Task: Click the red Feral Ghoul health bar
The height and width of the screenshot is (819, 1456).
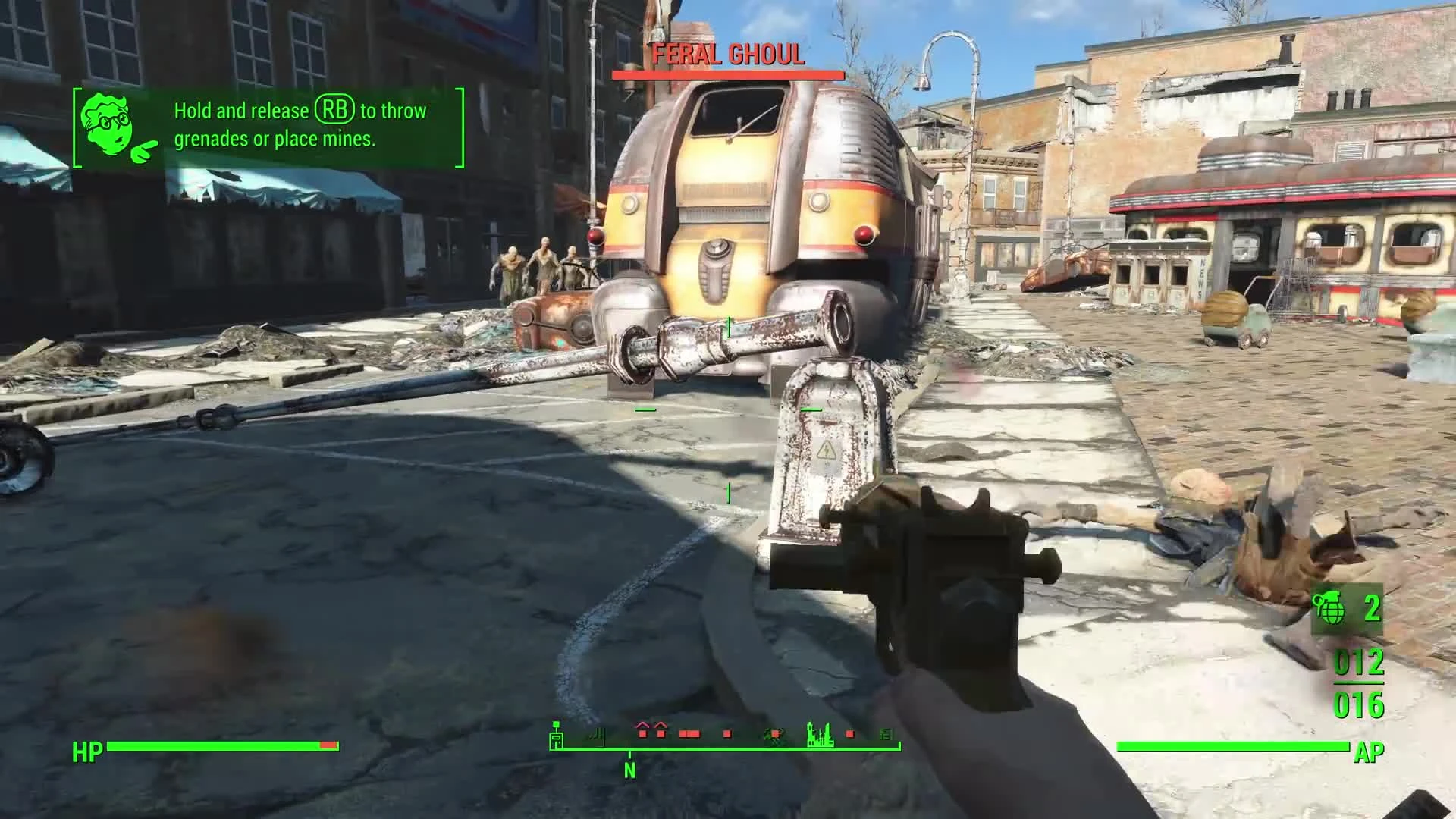Action: click(728, 75)
